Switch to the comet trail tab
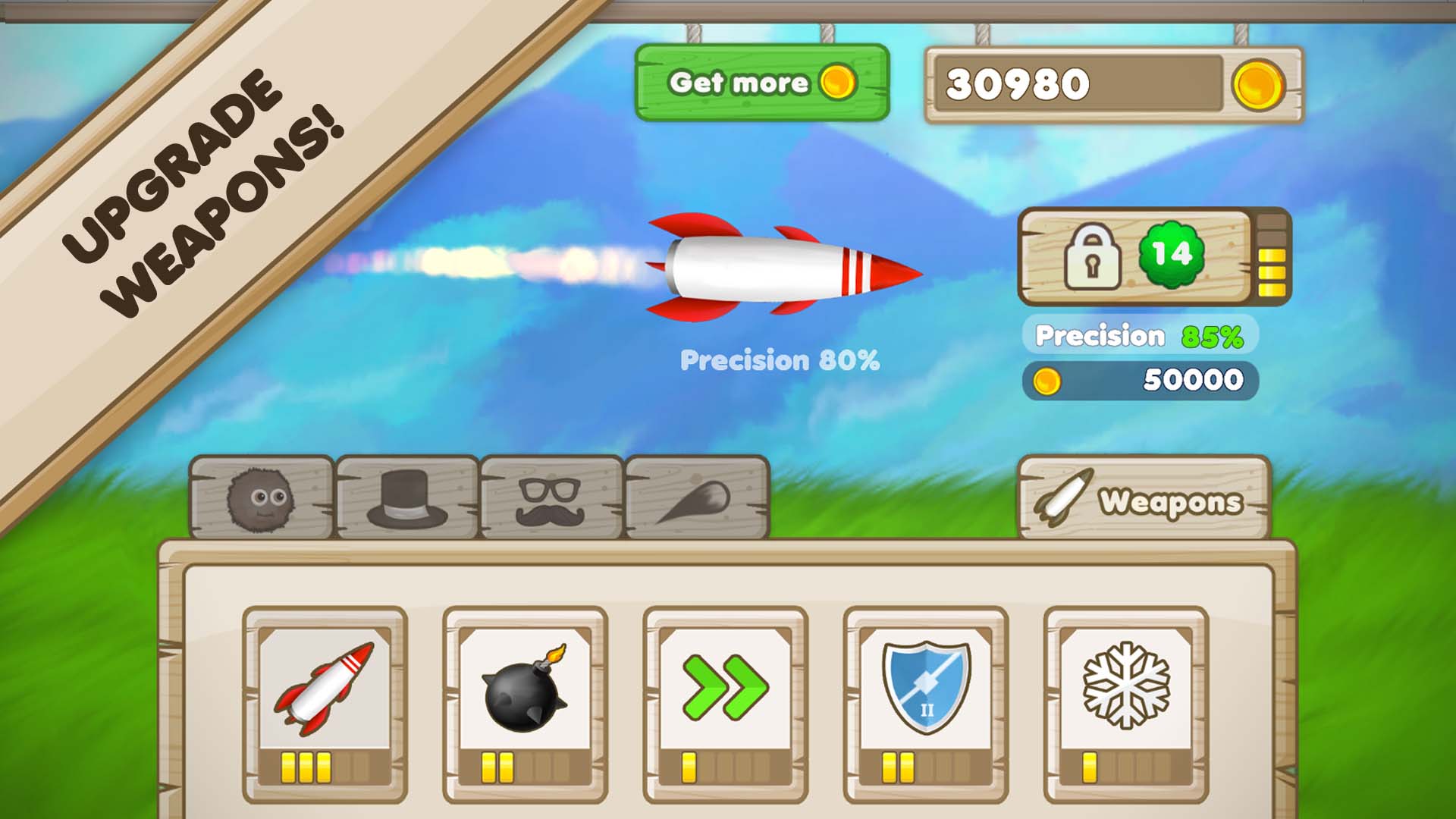This screenshot has height=819, width=1456. point(696,498)
